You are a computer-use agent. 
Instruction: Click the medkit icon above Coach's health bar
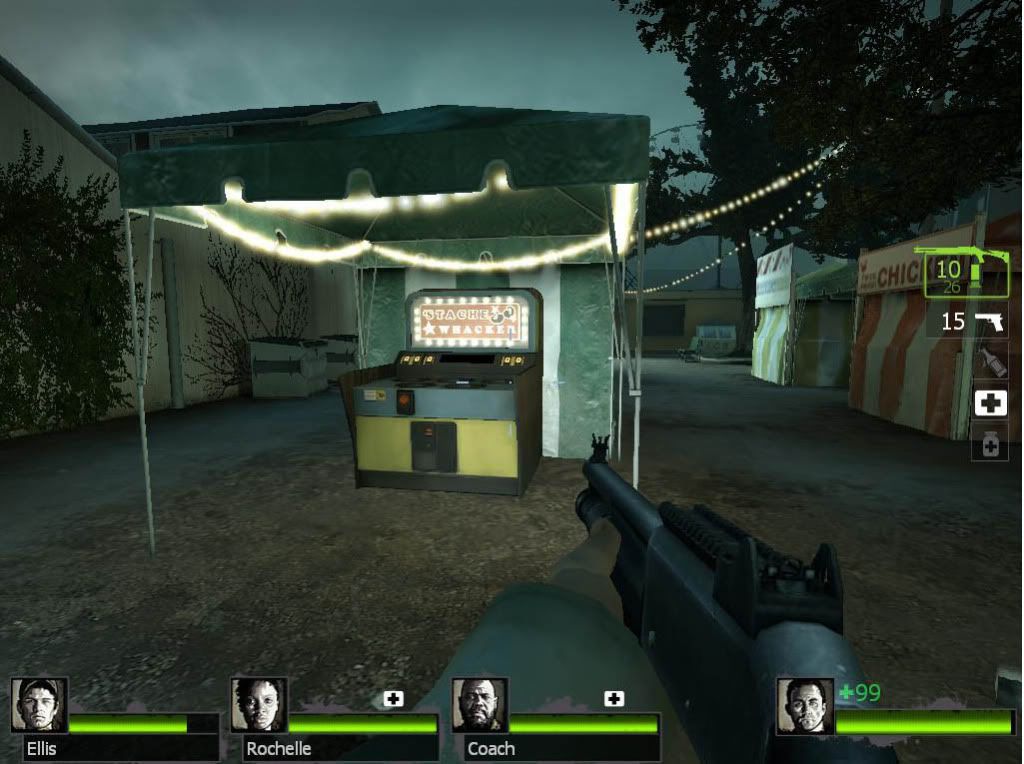[613, 699]
